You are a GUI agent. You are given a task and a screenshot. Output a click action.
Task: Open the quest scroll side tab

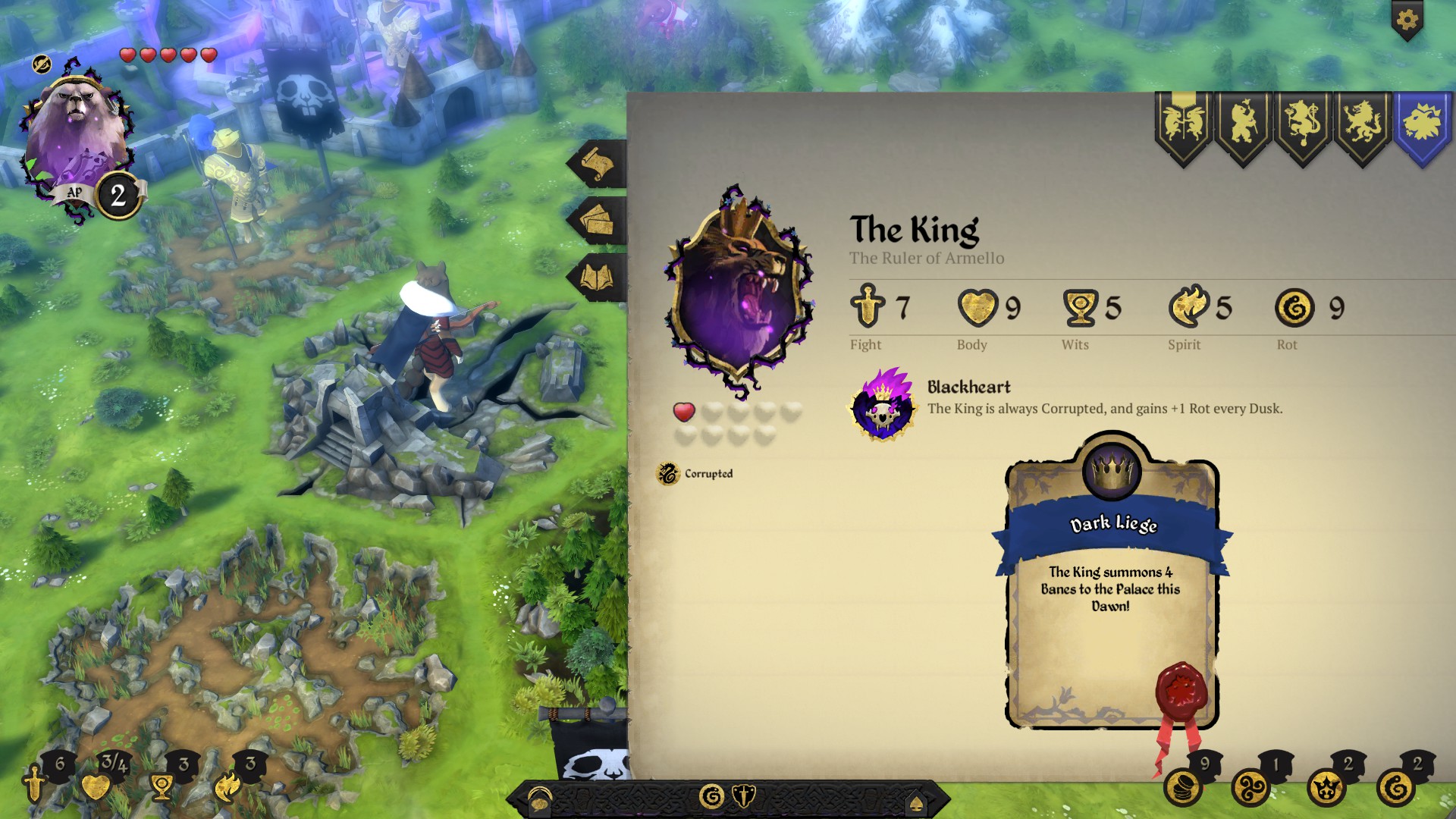598,163
